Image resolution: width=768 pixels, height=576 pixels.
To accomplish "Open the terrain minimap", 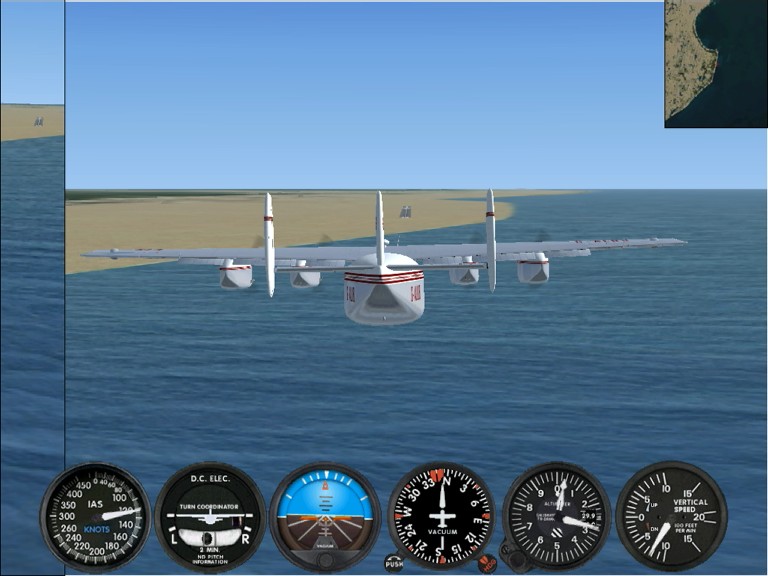I will tap(715, 63).
